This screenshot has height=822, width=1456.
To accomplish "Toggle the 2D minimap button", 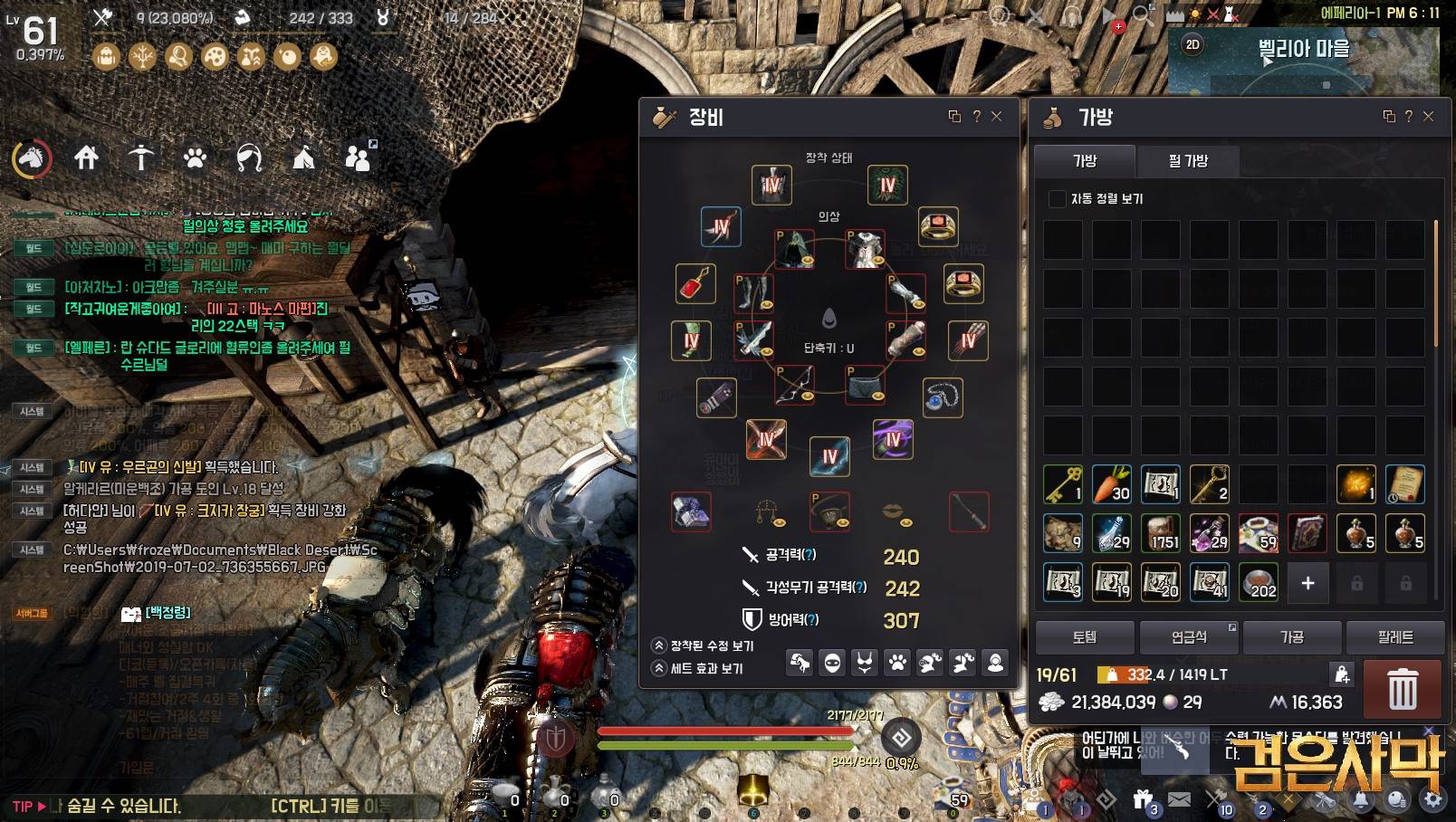I will [1193, 44].
